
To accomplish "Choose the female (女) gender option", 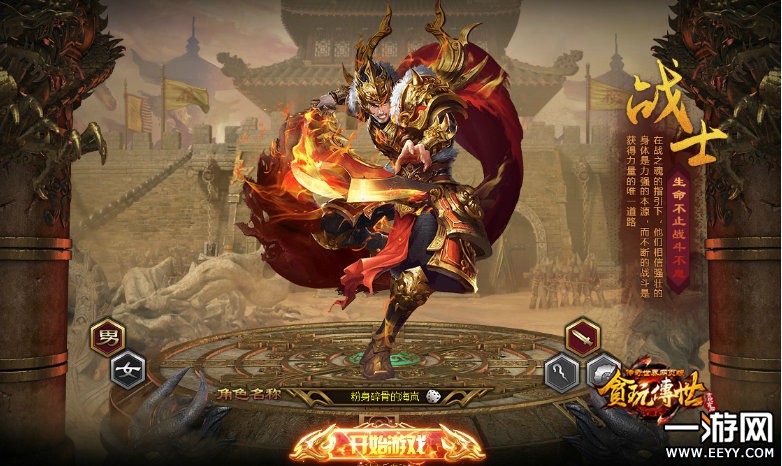I will point(127,369).
